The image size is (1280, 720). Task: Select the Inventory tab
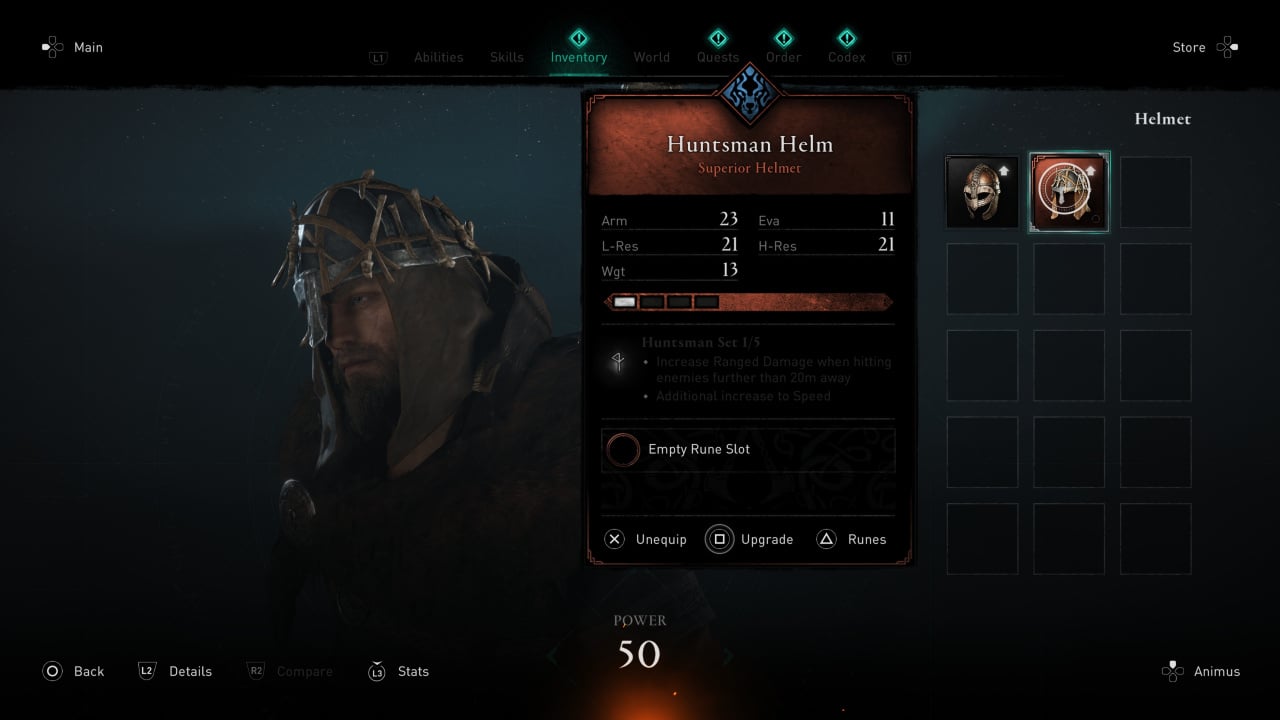click(578, 57)
